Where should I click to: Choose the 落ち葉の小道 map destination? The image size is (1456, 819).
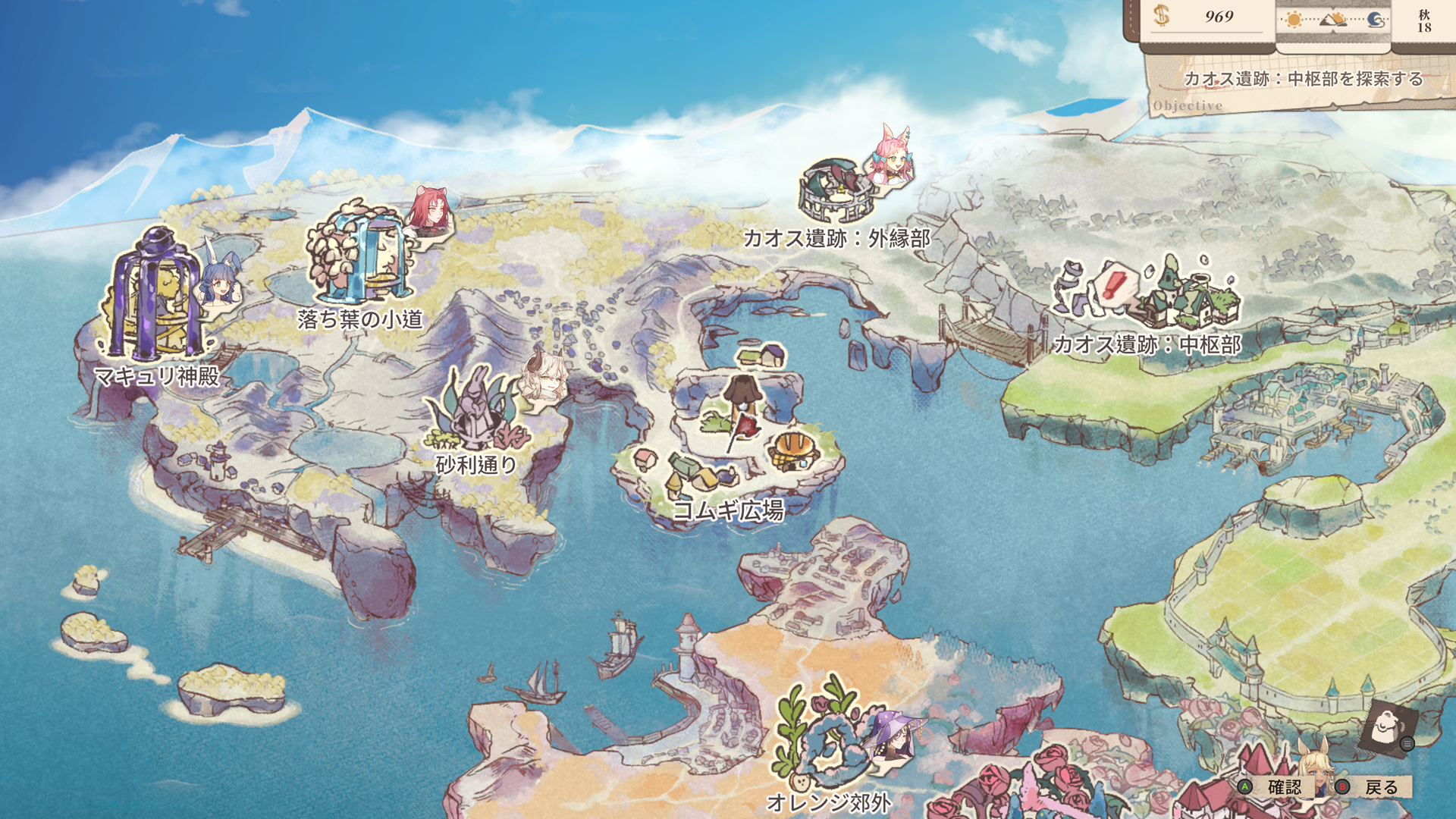point(360,256)
